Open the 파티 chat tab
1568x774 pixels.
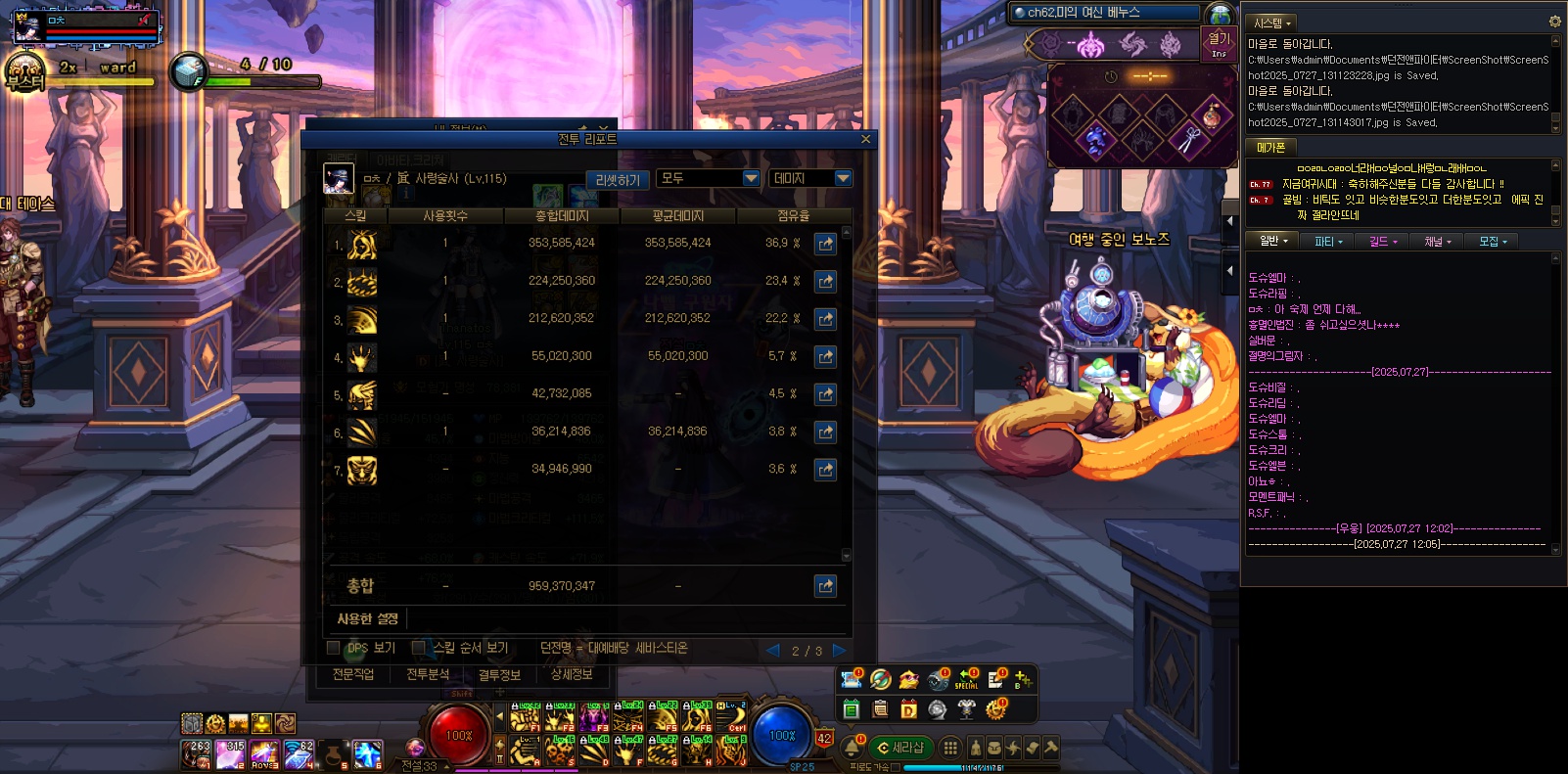click(1327, 241)
